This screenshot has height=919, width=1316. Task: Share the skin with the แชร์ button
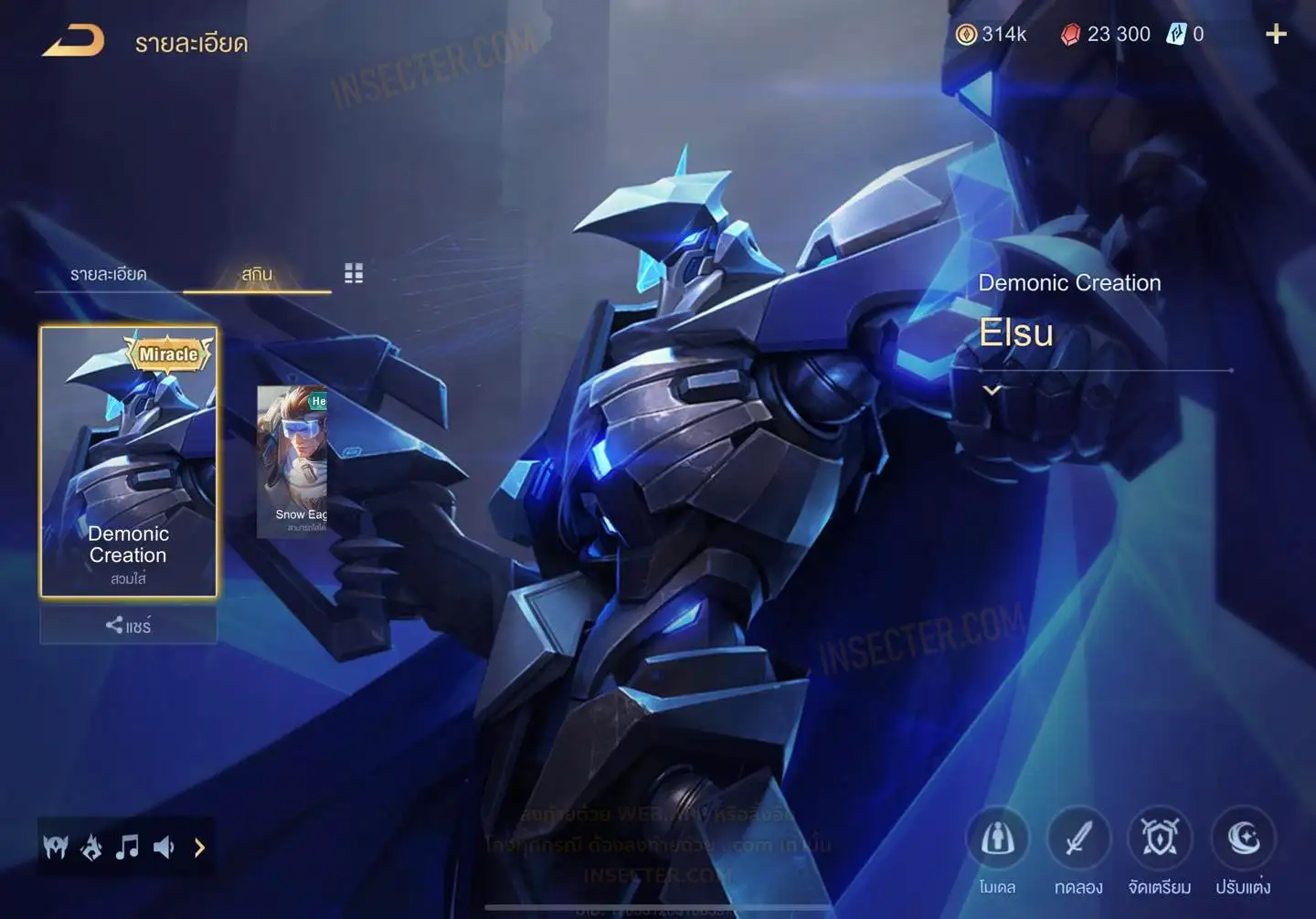(128, 626)
